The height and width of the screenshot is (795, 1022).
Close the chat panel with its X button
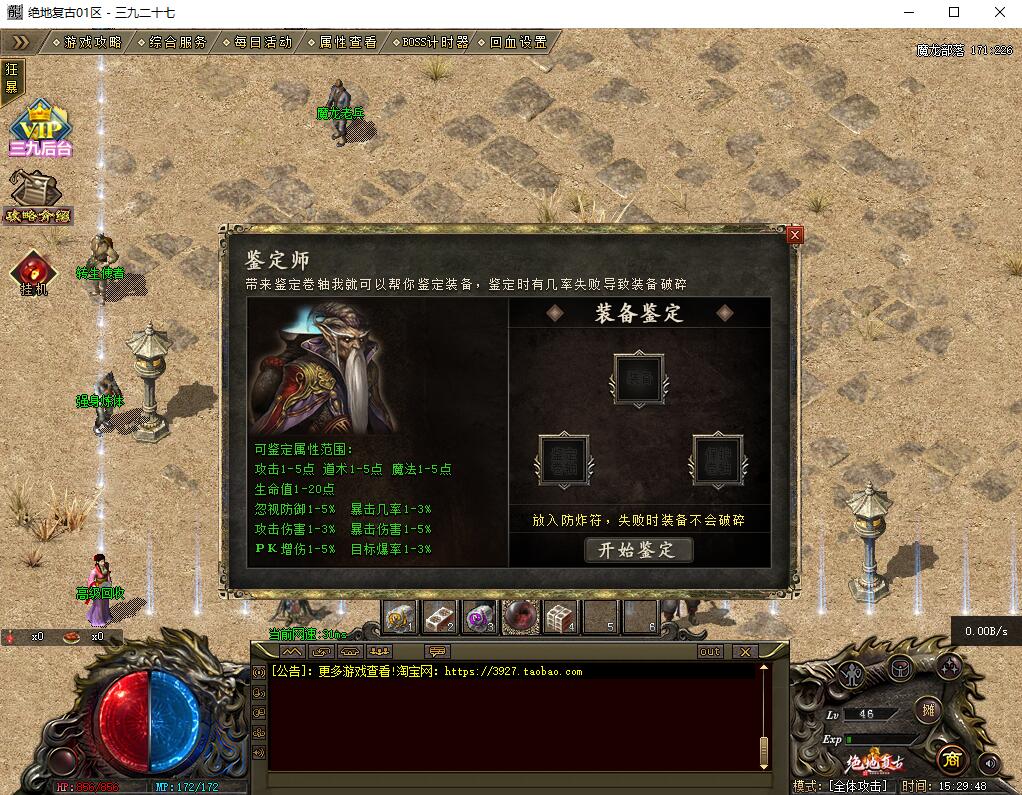(744, 651)
